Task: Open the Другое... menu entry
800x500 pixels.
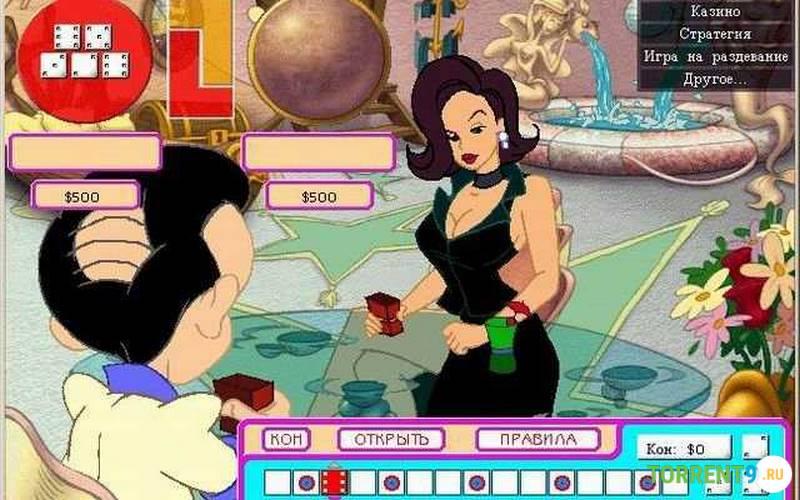Action: pyautogui.click(x=715, y=78)
